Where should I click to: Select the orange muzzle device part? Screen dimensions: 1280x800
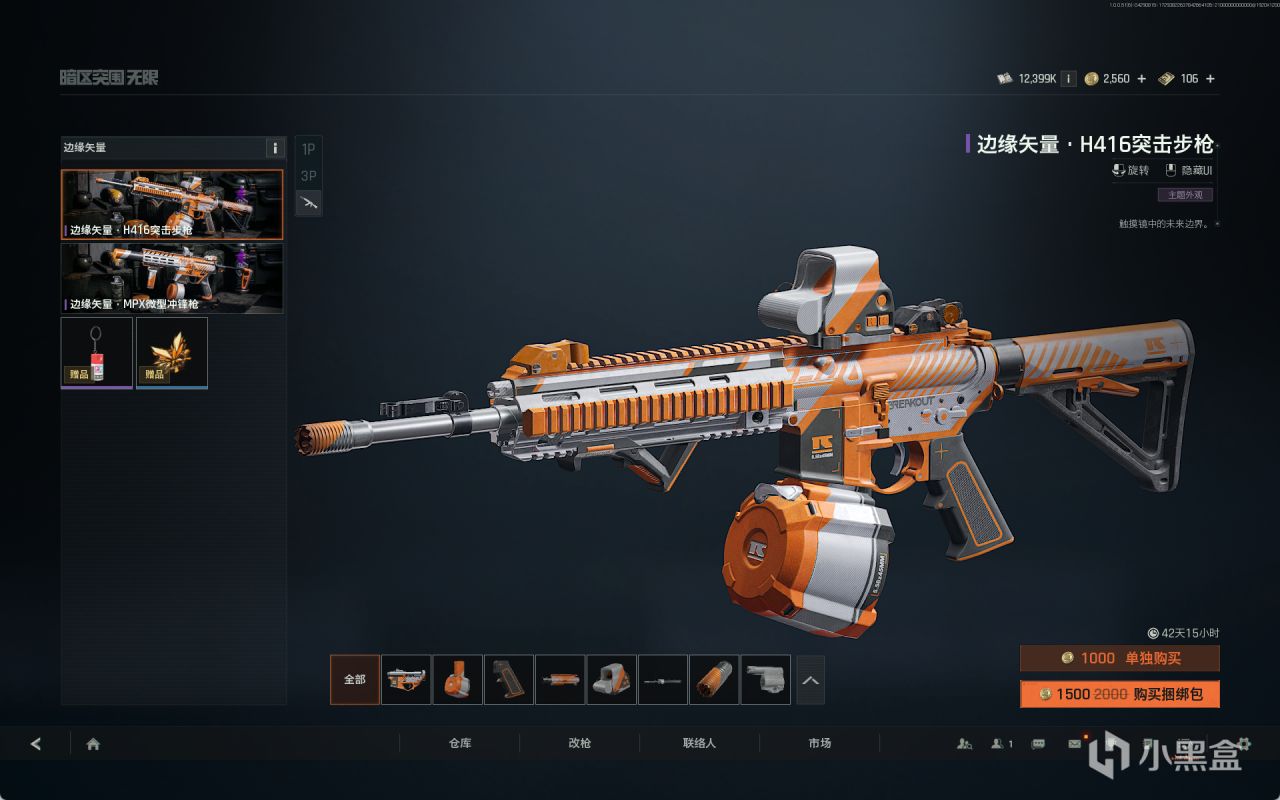coord(714,680)
